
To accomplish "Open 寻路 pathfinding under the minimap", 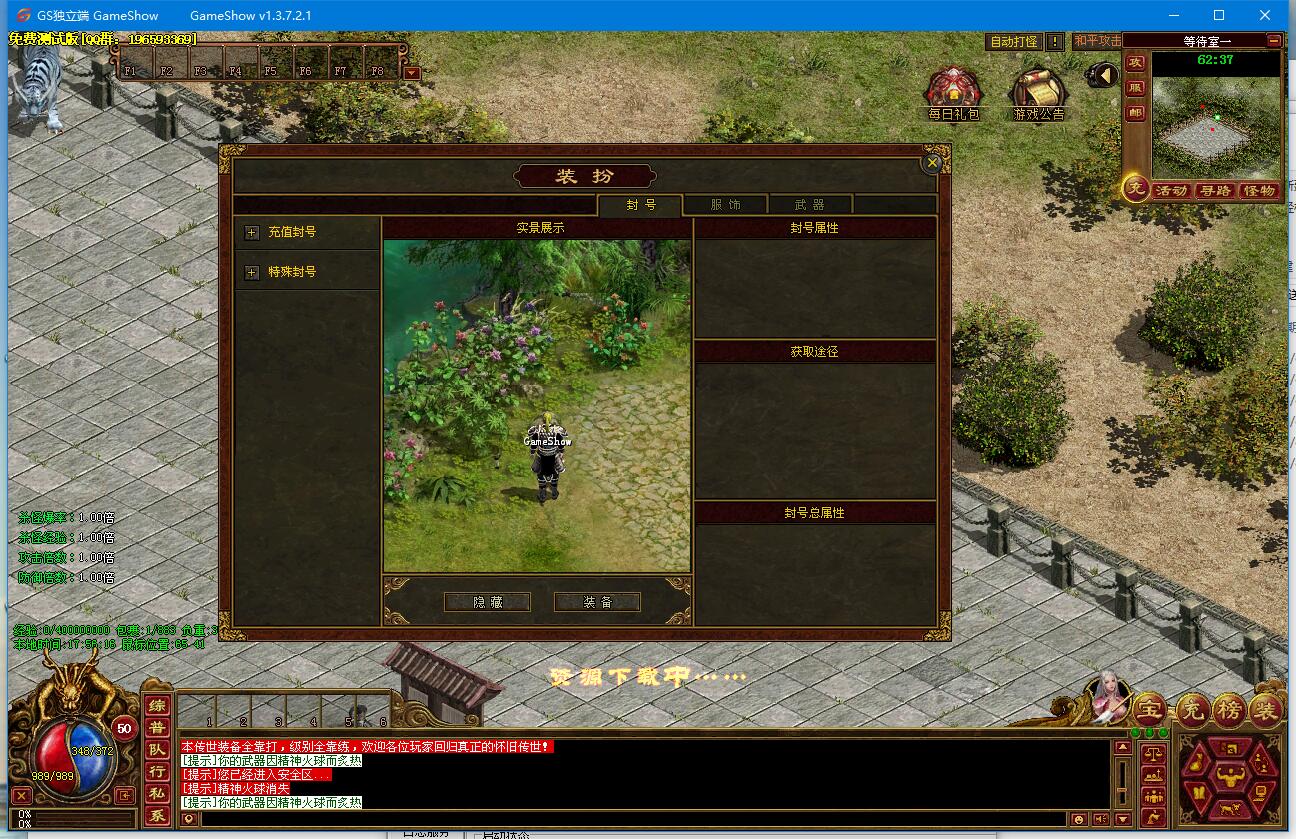I will pos(1214,190).
